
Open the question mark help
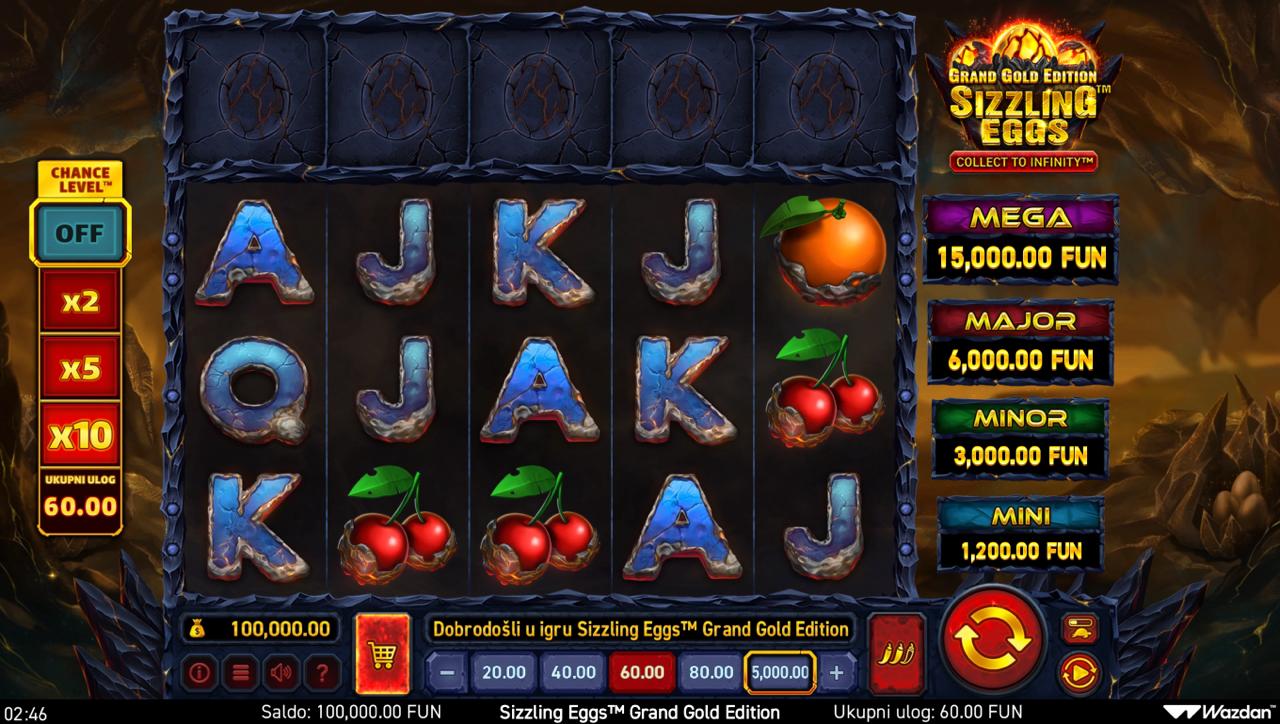pos(319,673)
